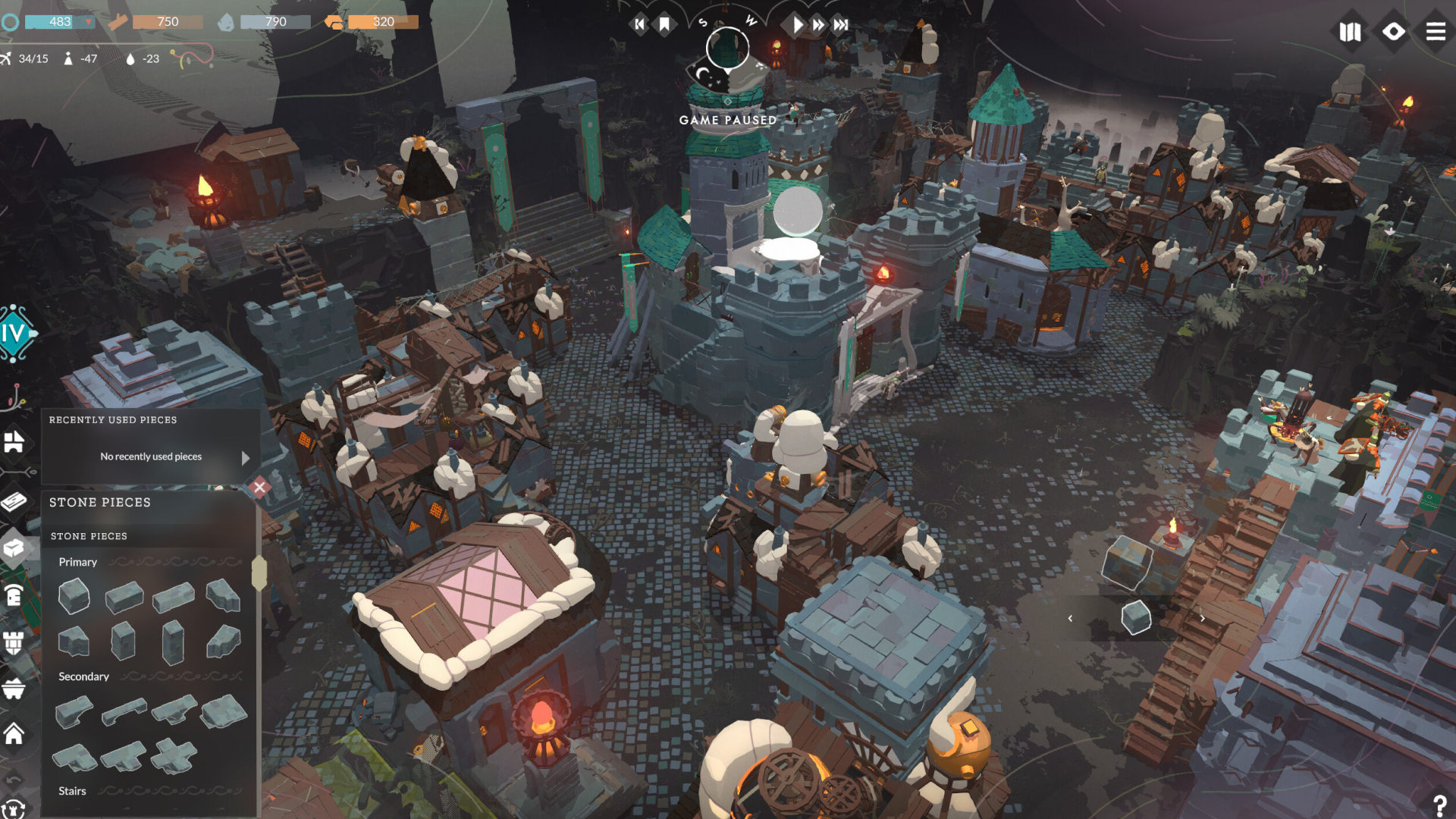
Task: Set game speed to triple fast-forward
Action: pyautogui.click(x=841, y=25)
